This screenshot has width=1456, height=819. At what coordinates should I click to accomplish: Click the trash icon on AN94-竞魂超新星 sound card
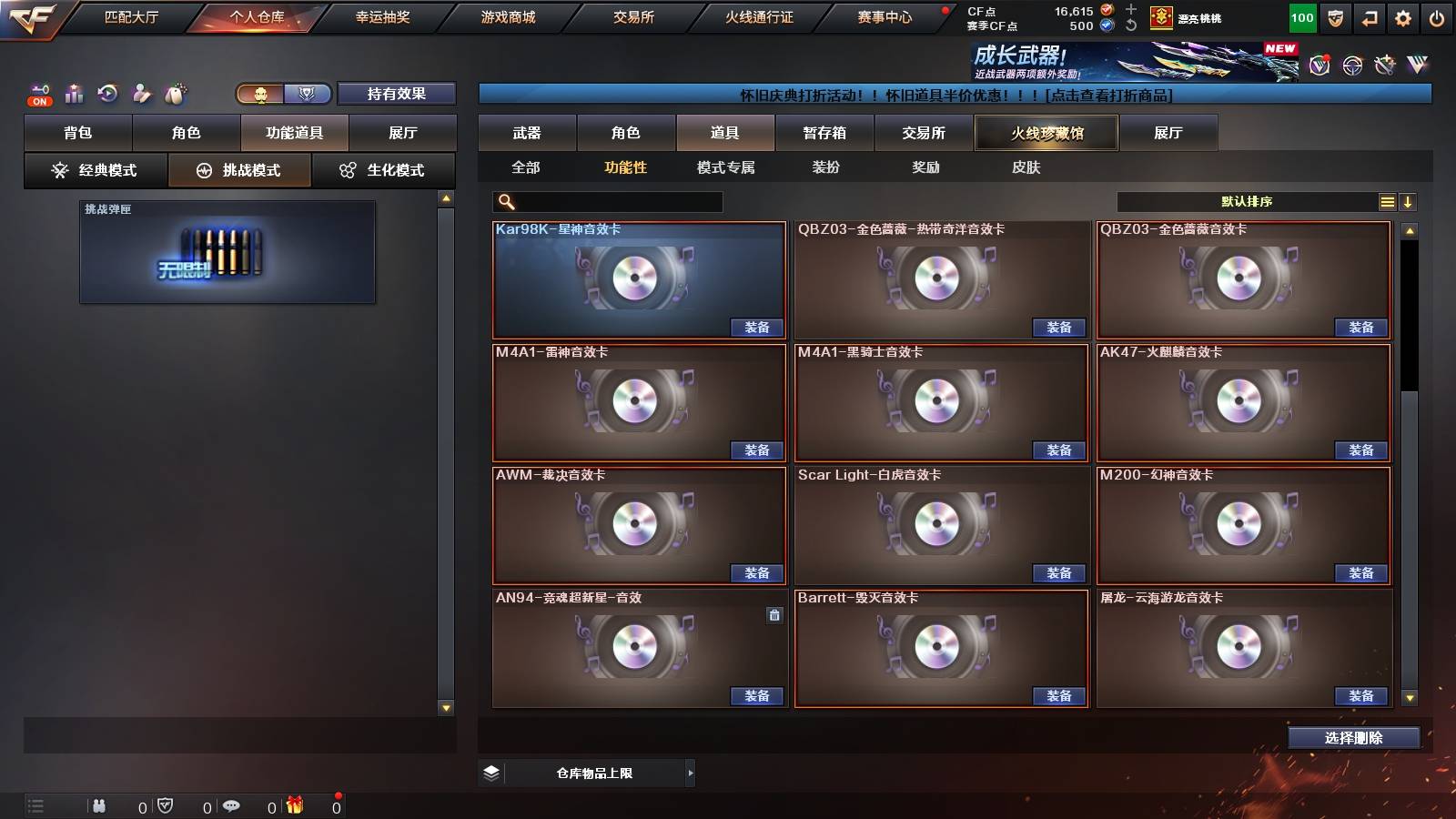773,615
